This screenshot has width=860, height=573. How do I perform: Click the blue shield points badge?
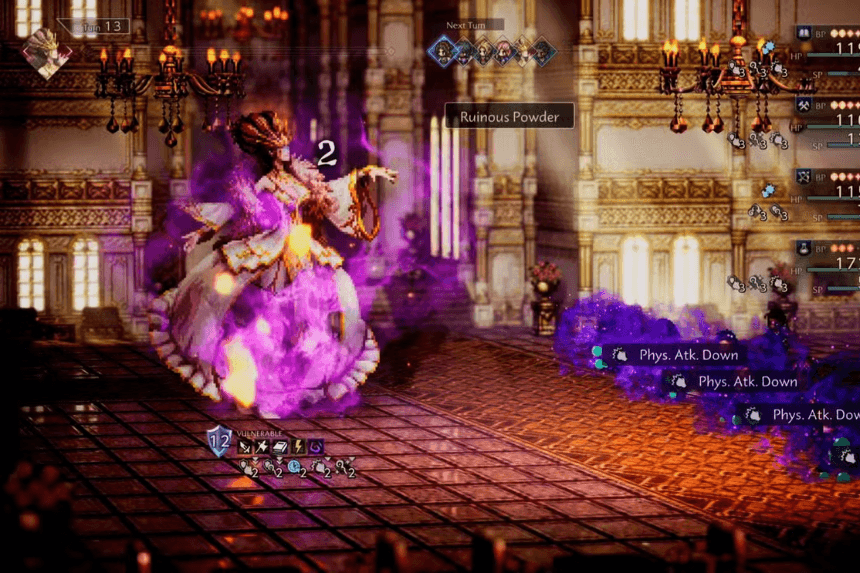(219, 441)
